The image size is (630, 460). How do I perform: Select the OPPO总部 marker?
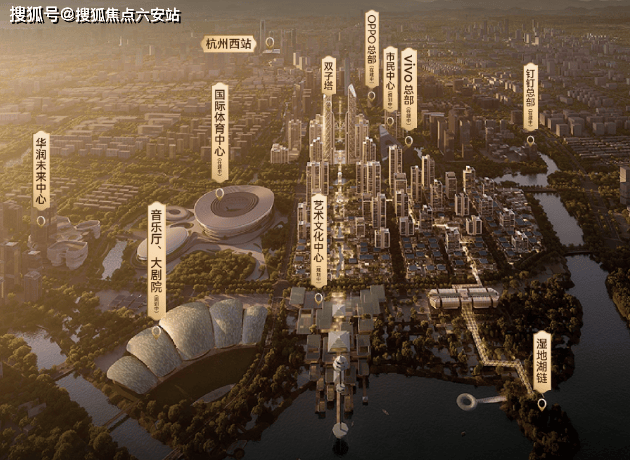pyautogui.click(x=371, y=50)
